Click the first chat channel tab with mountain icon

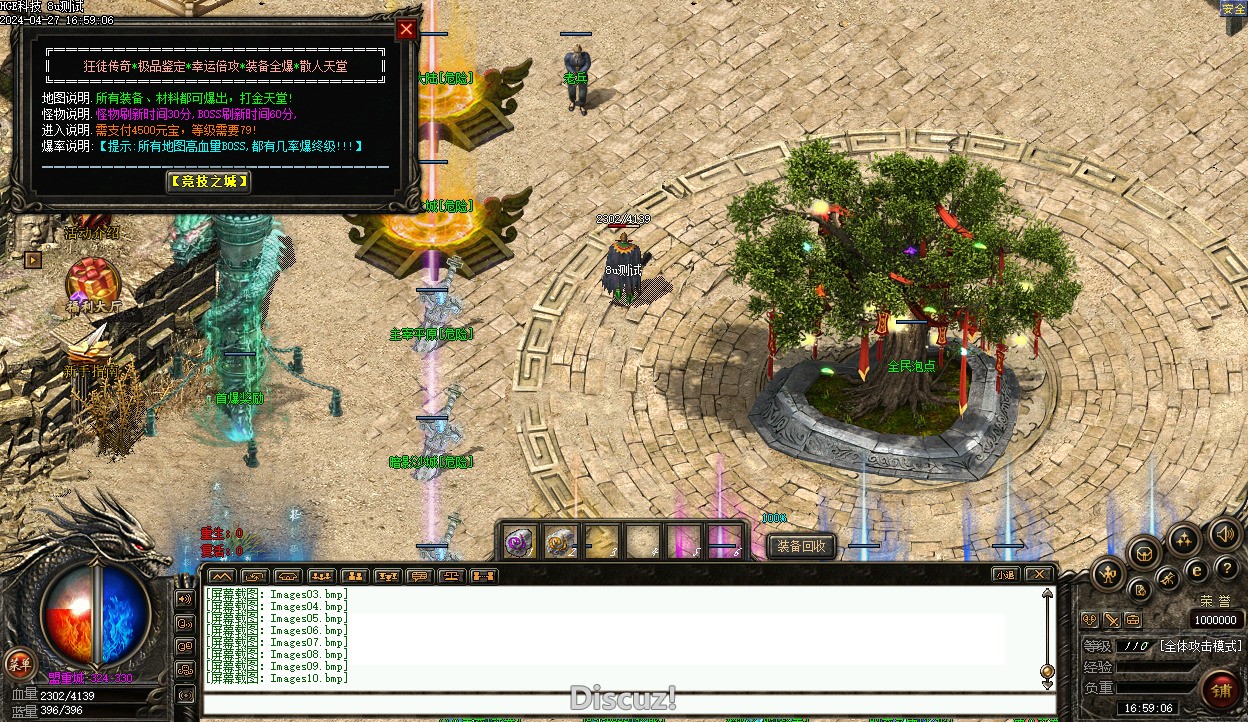pos(222,576)
